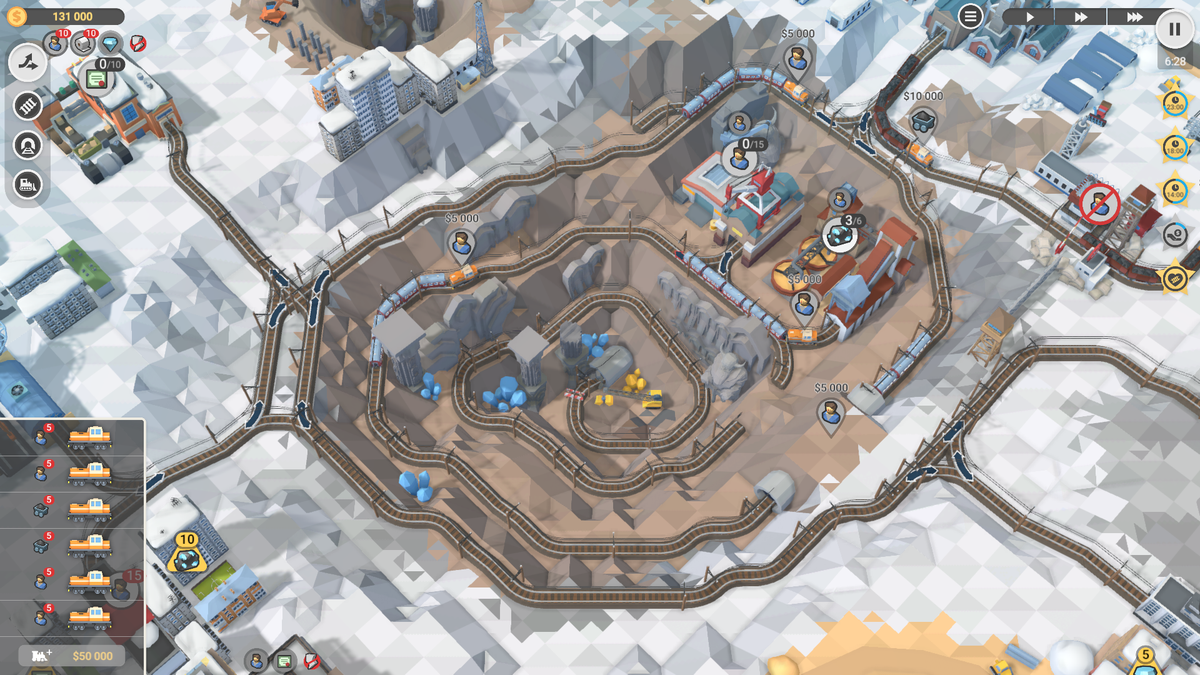Switch to triple fast-forward speed

(x=1134, y=17)
